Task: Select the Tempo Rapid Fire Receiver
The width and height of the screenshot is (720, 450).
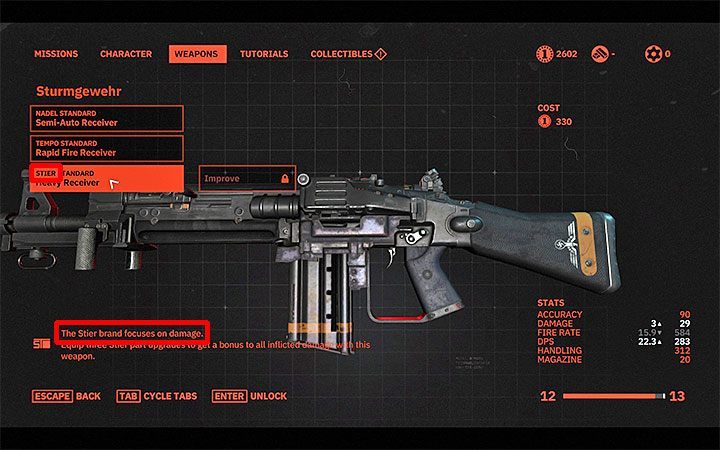Action: tap(106, 149)
